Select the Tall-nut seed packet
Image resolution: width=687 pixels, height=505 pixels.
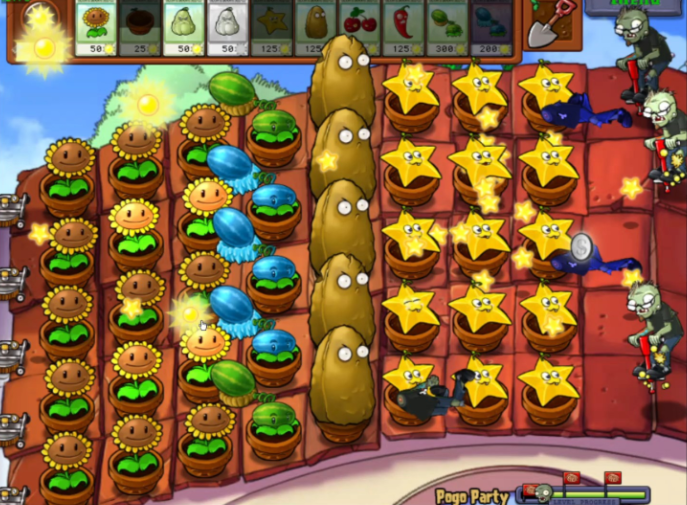tap(316, 27)
